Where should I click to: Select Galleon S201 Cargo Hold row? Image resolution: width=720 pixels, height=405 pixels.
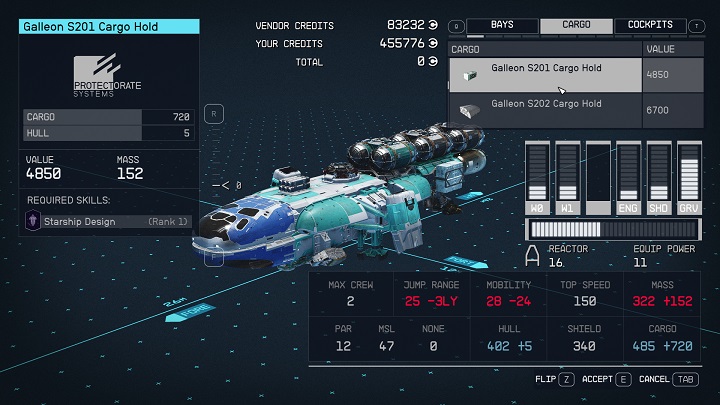[x=545, y=74]
